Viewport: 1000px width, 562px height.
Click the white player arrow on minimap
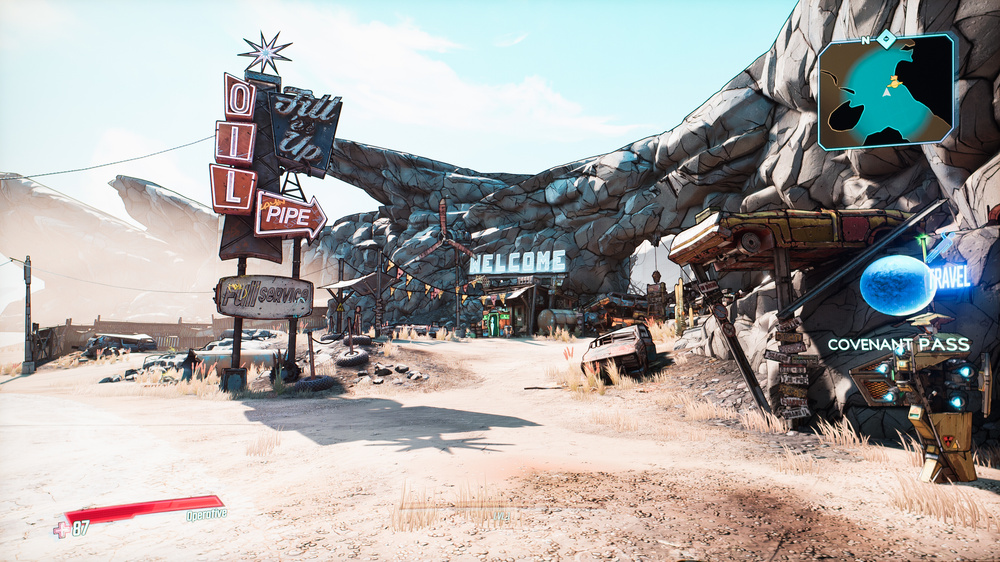886,92
